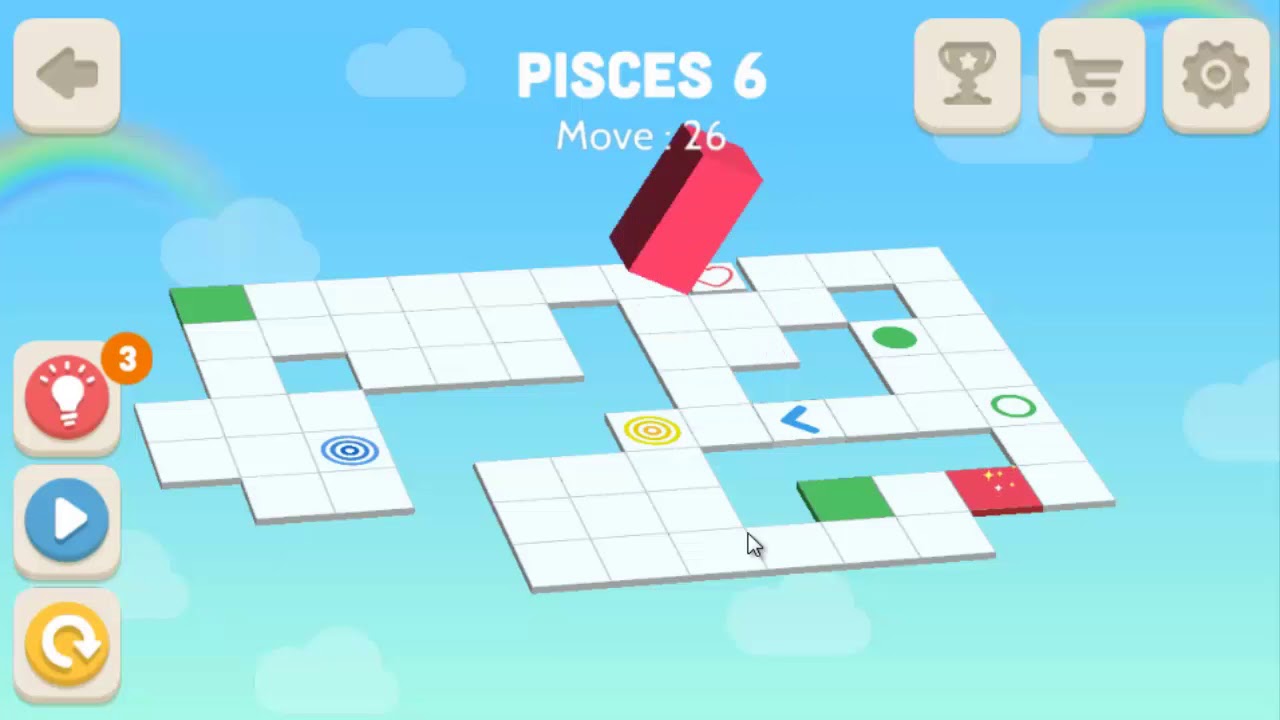Tap the green circle outline tile
Viewport: 1280px width, 720px height.
point(1012,407)
